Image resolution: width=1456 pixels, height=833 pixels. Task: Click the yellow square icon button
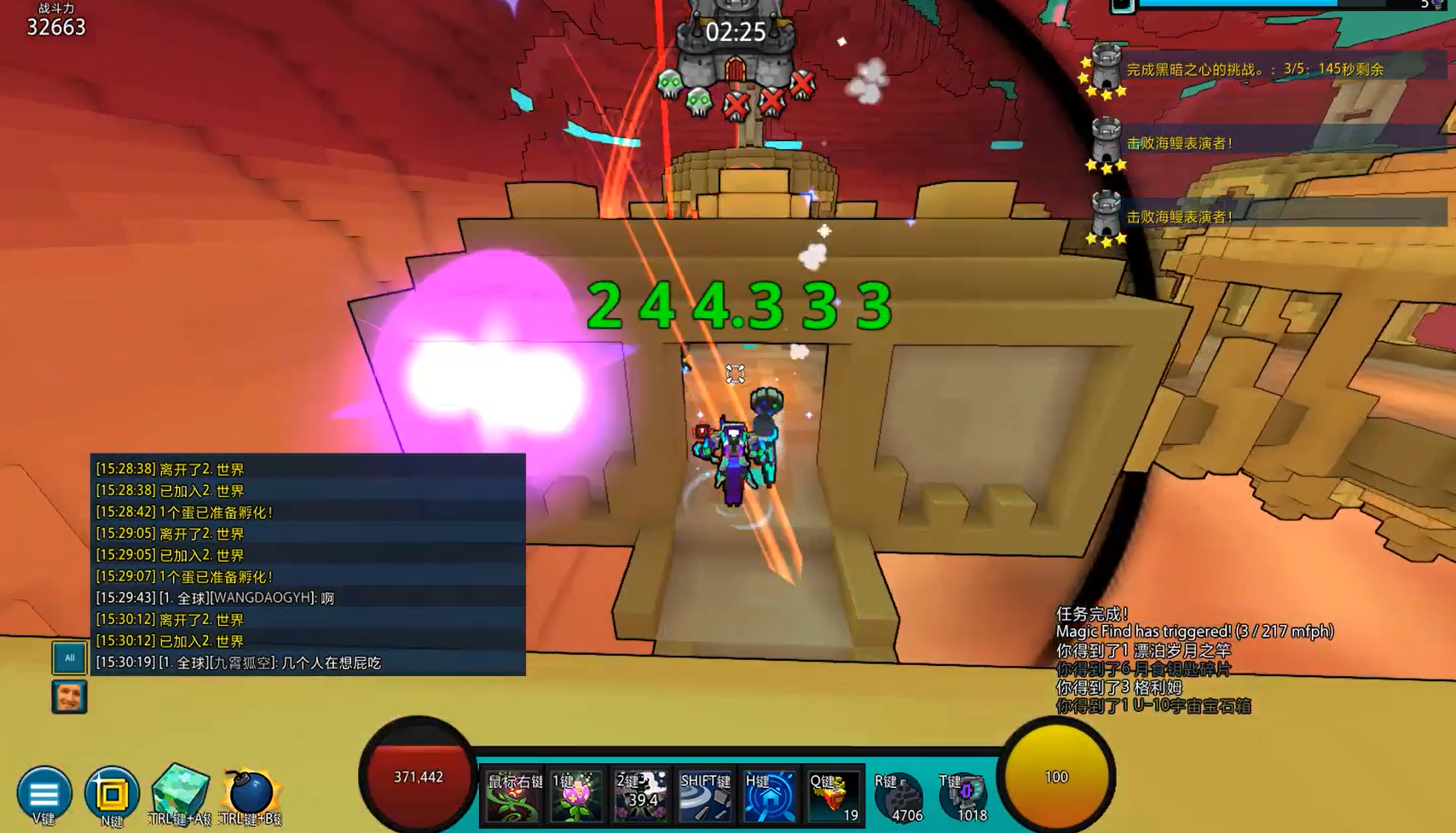click(111, 793)
